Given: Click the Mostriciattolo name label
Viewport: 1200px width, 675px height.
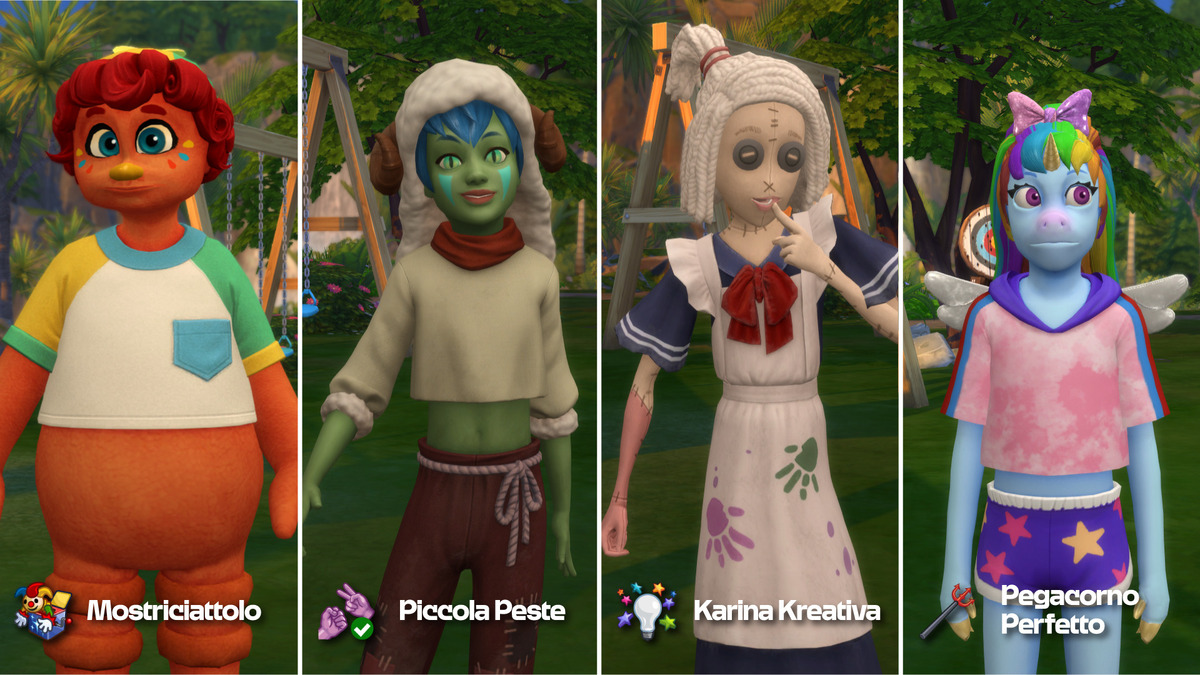Looking at the screenshot, I should (174, 611).
